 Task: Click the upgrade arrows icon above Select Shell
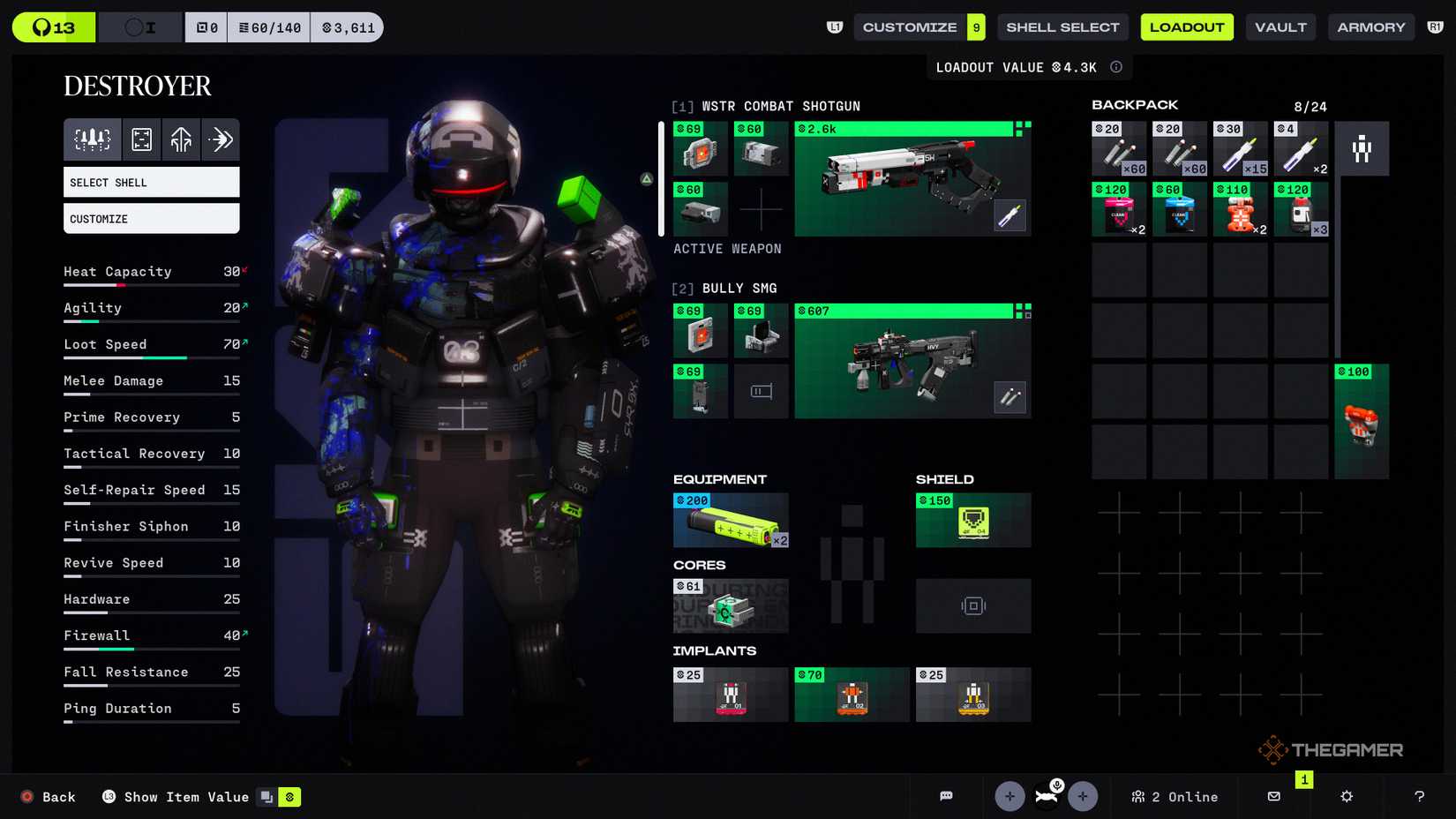pyautogui.click(x=181, y=139)
